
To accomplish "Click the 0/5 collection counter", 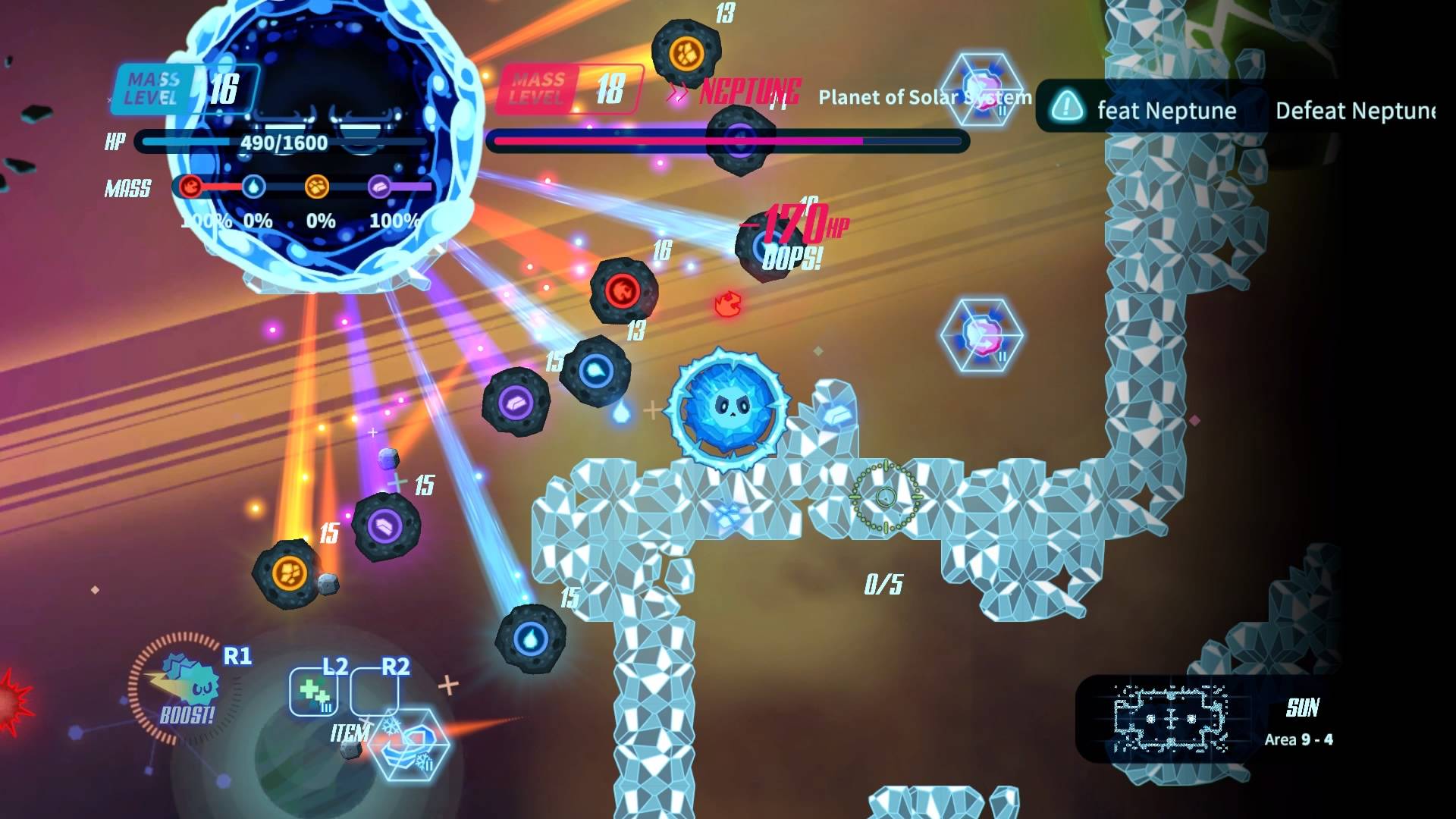I will [x=882, y=585].
